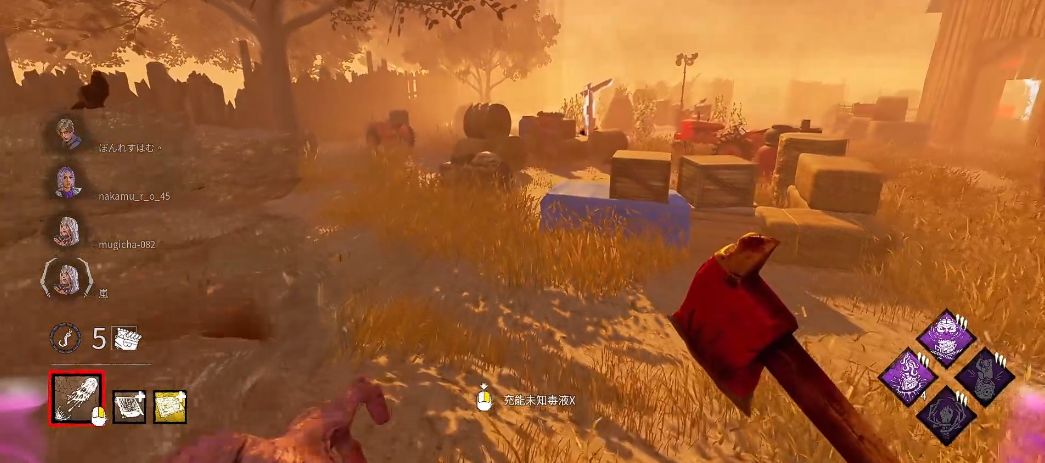Select survivor portrait for nakamu_r_o_45

point(68,182)
